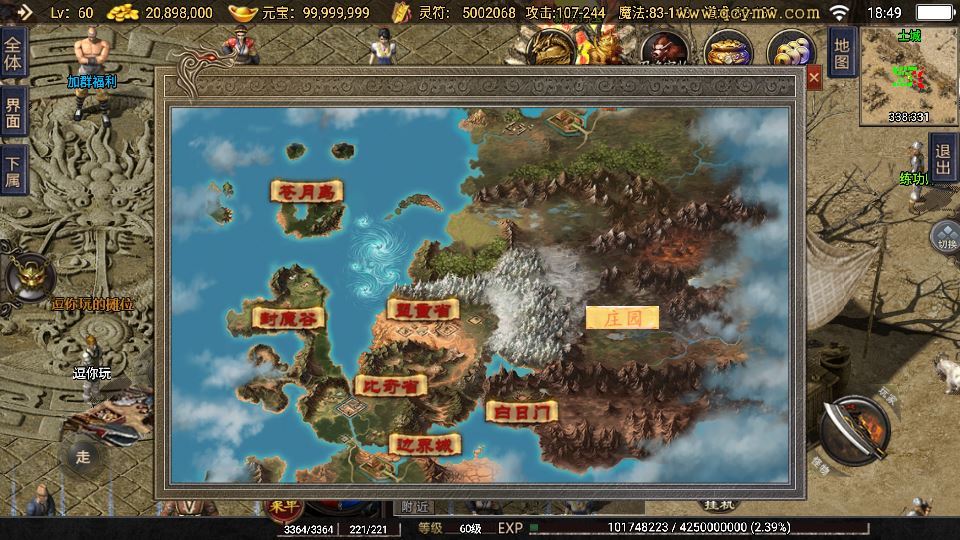Tap the 切换 switch button
Image resolution: width=960 pixels, height=540 pixels.
pyautogui.click(x=945, y=237)
